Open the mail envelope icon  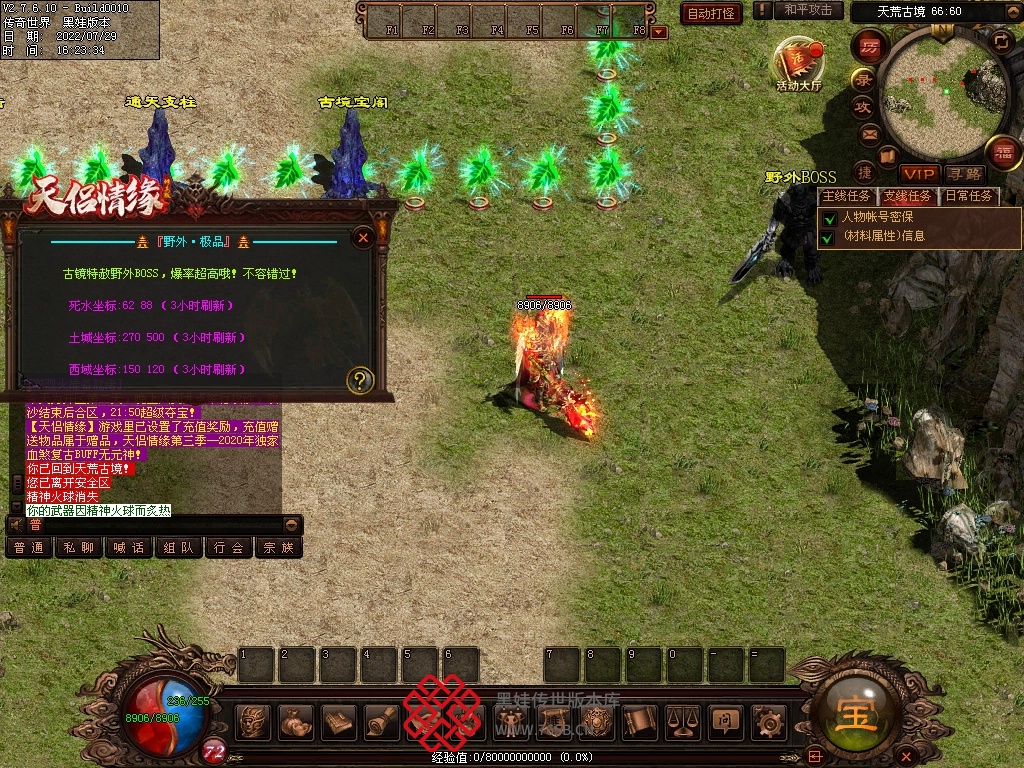(x=870, y=133)
